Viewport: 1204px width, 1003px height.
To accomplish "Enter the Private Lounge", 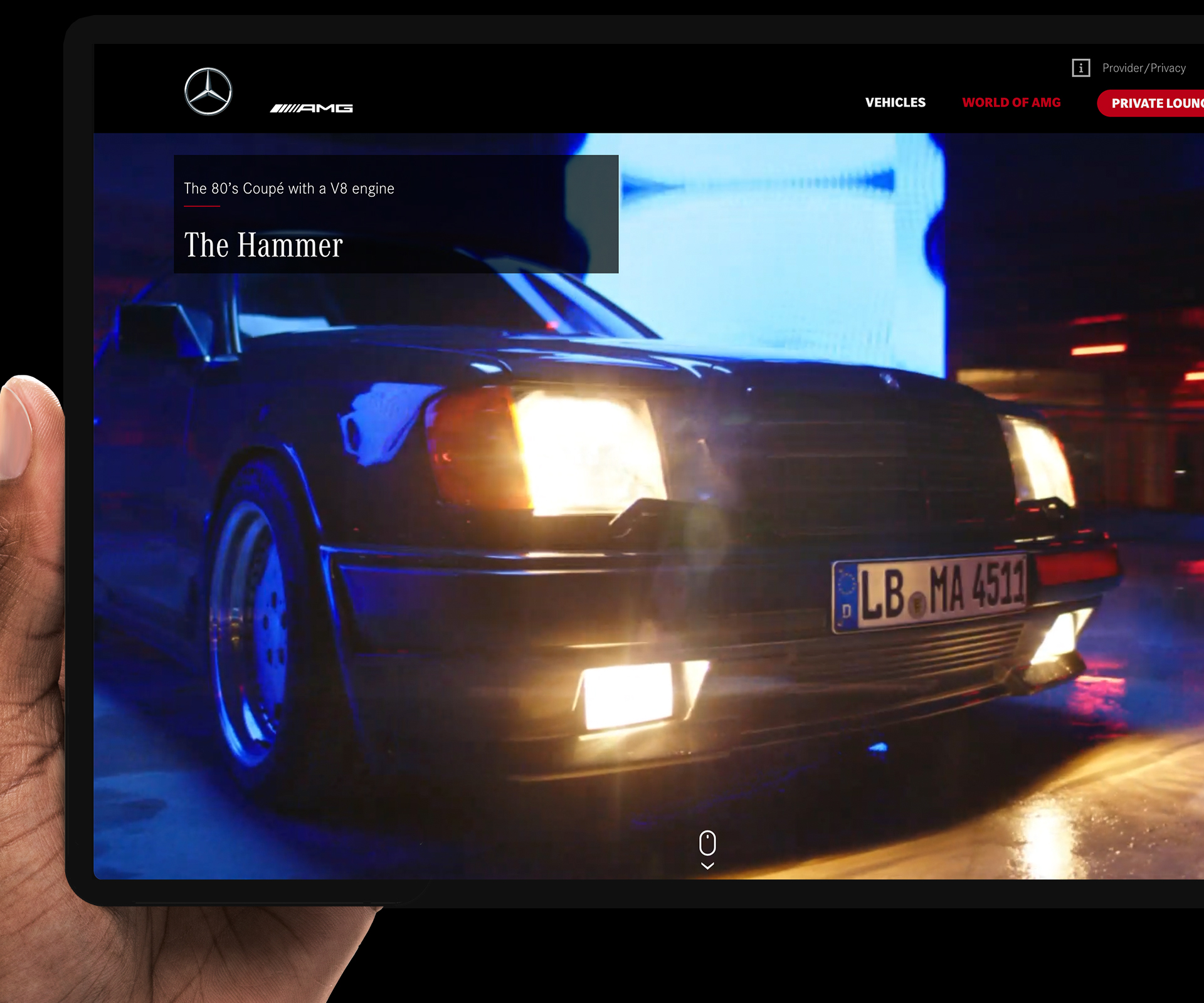I will click(1155, 103).
